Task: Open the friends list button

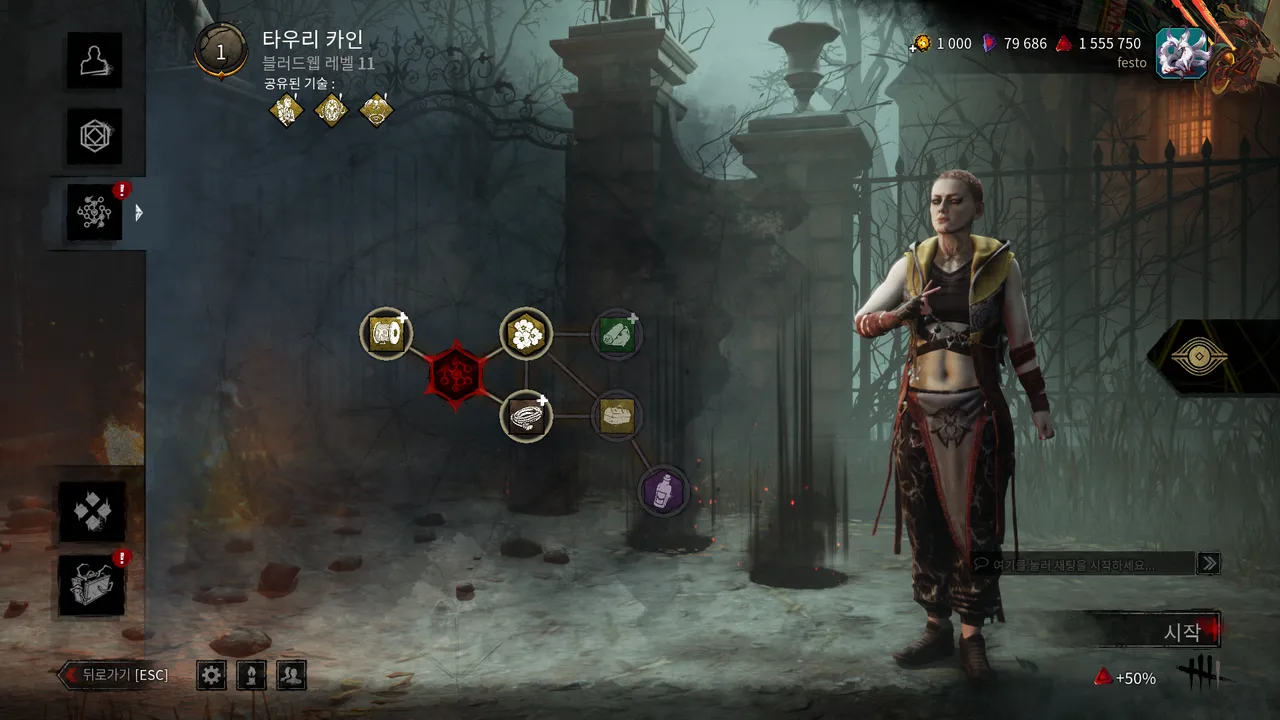Action: pyautogui.click(x=291, y=675)
